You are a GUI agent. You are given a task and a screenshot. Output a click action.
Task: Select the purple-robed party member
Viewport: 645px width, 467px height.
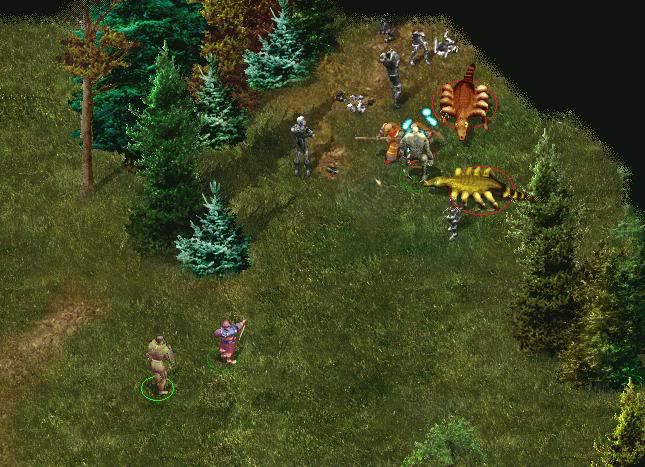[229, 340]
